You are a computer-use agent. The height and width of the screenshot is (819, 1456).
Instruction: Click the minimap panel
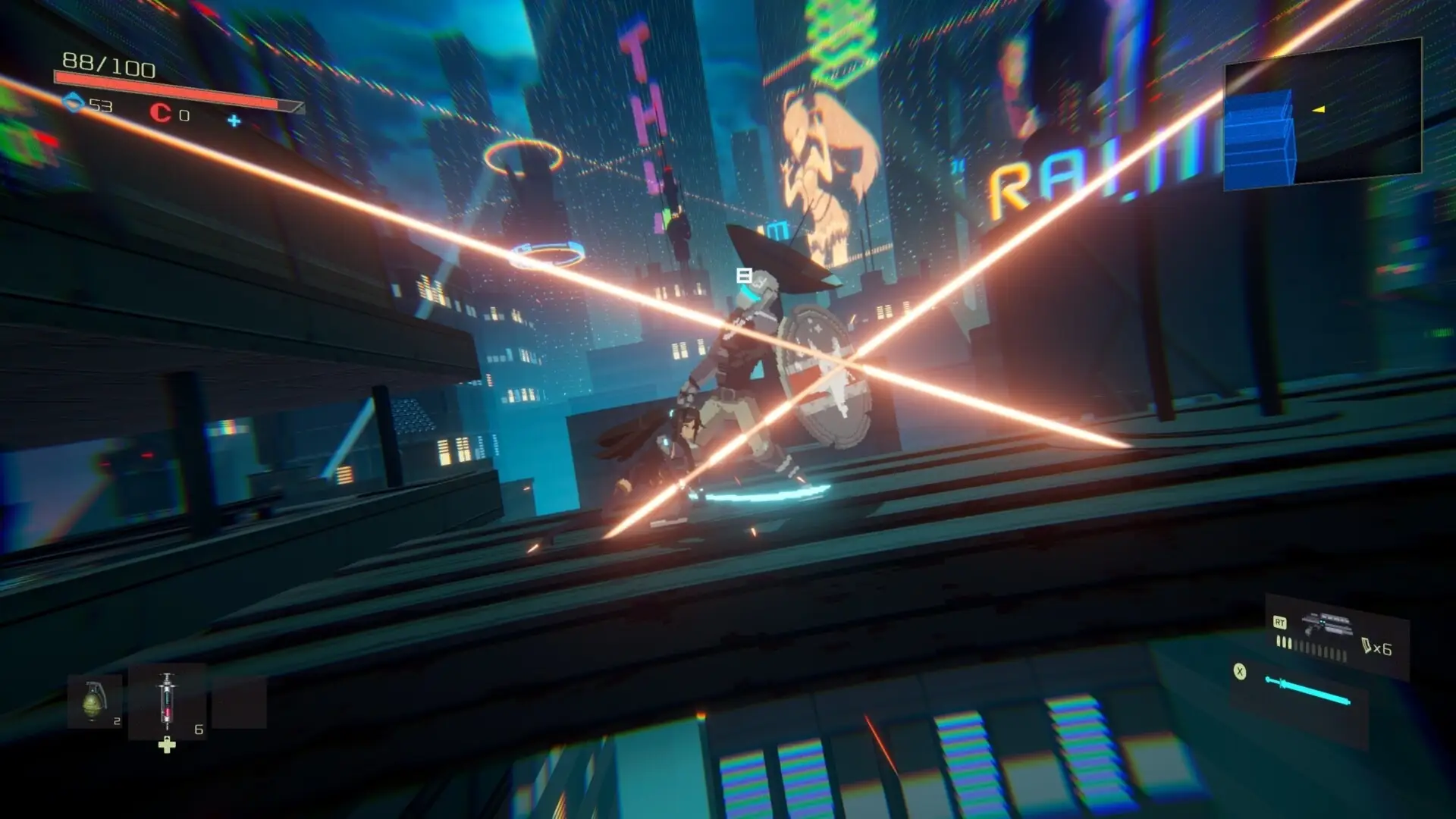point(1323,114)
